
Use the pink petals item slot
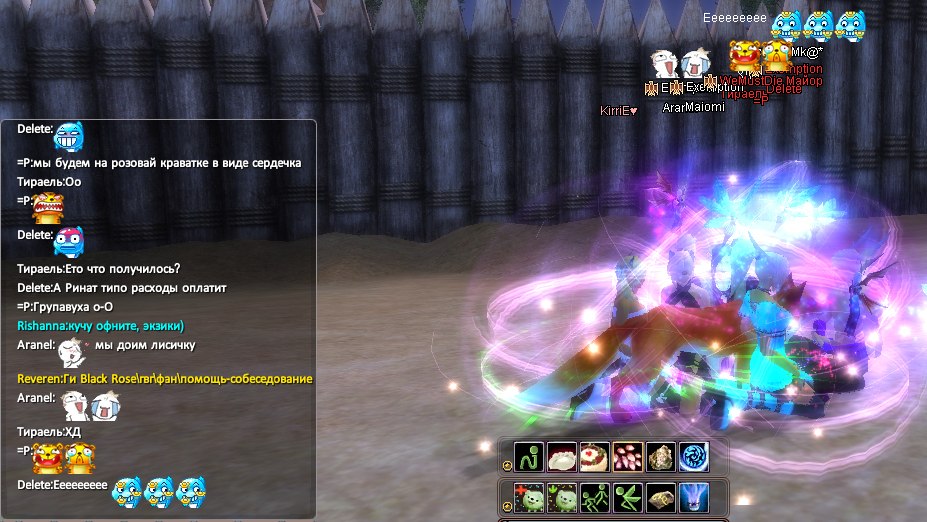[628, 455]
